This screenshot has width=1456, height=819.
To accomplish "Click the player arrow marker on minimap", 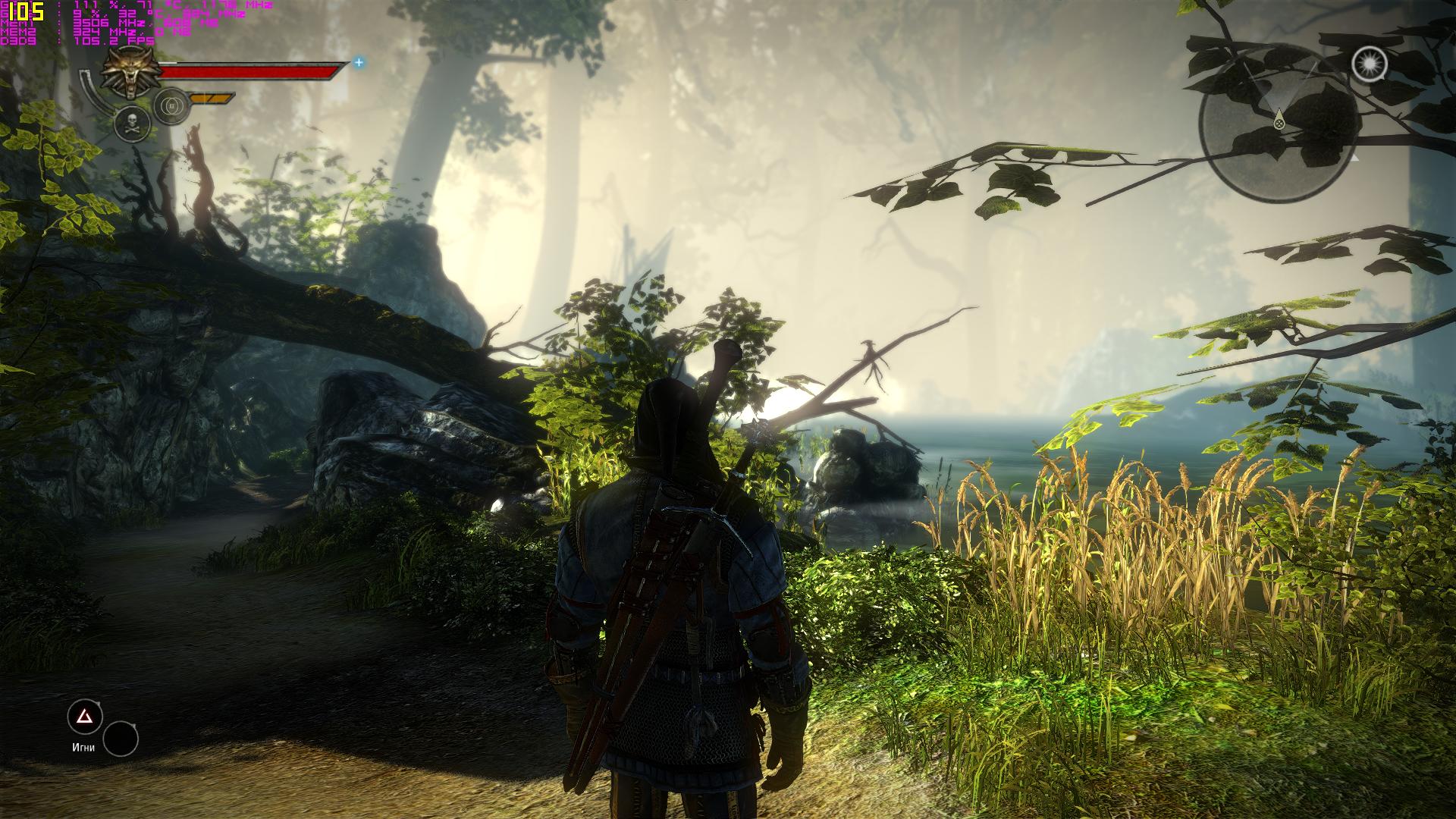I will pos(1279,119).
